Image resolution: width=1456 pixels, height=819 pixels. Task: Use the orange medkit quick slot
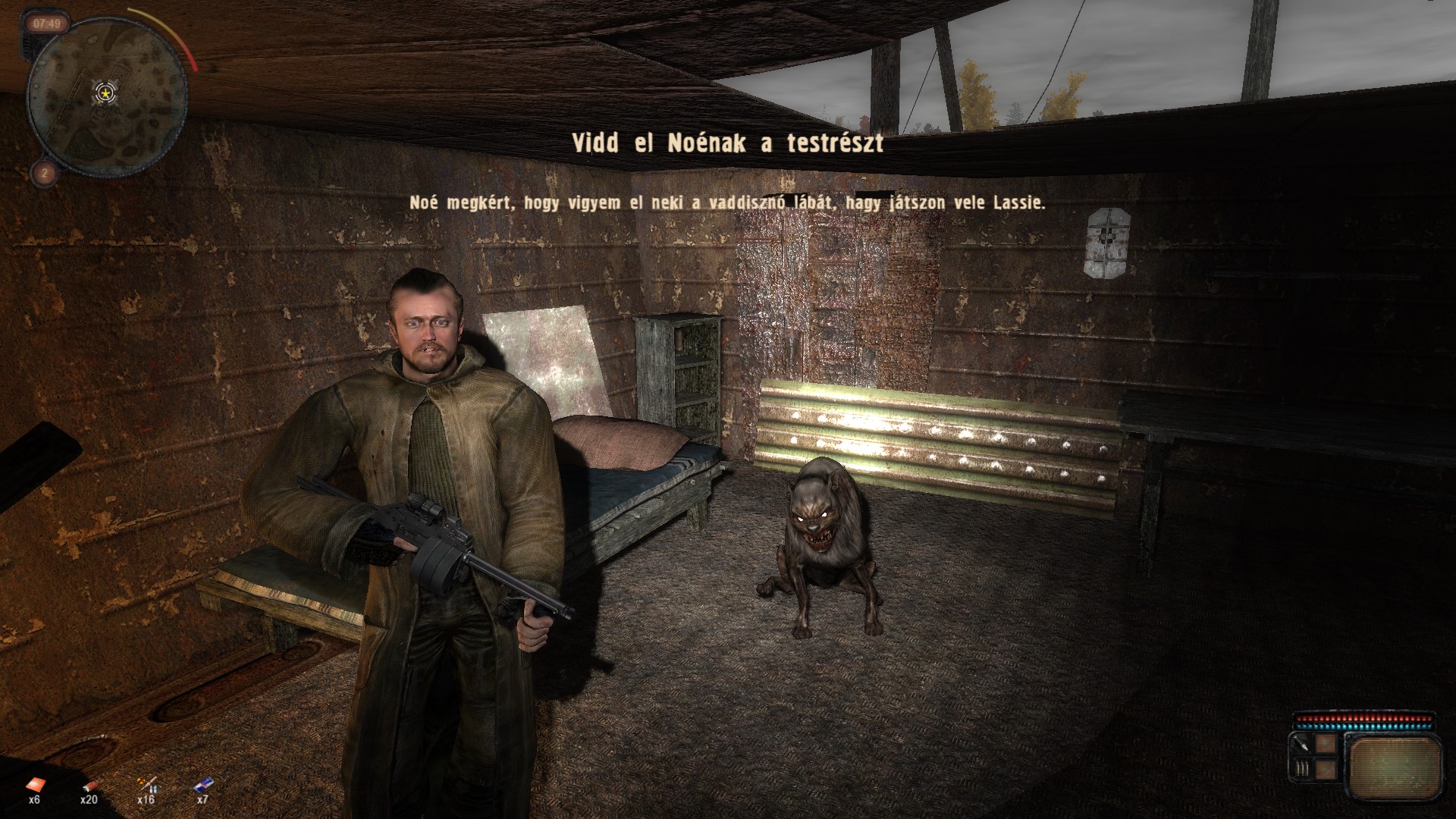tap(35, 785)
